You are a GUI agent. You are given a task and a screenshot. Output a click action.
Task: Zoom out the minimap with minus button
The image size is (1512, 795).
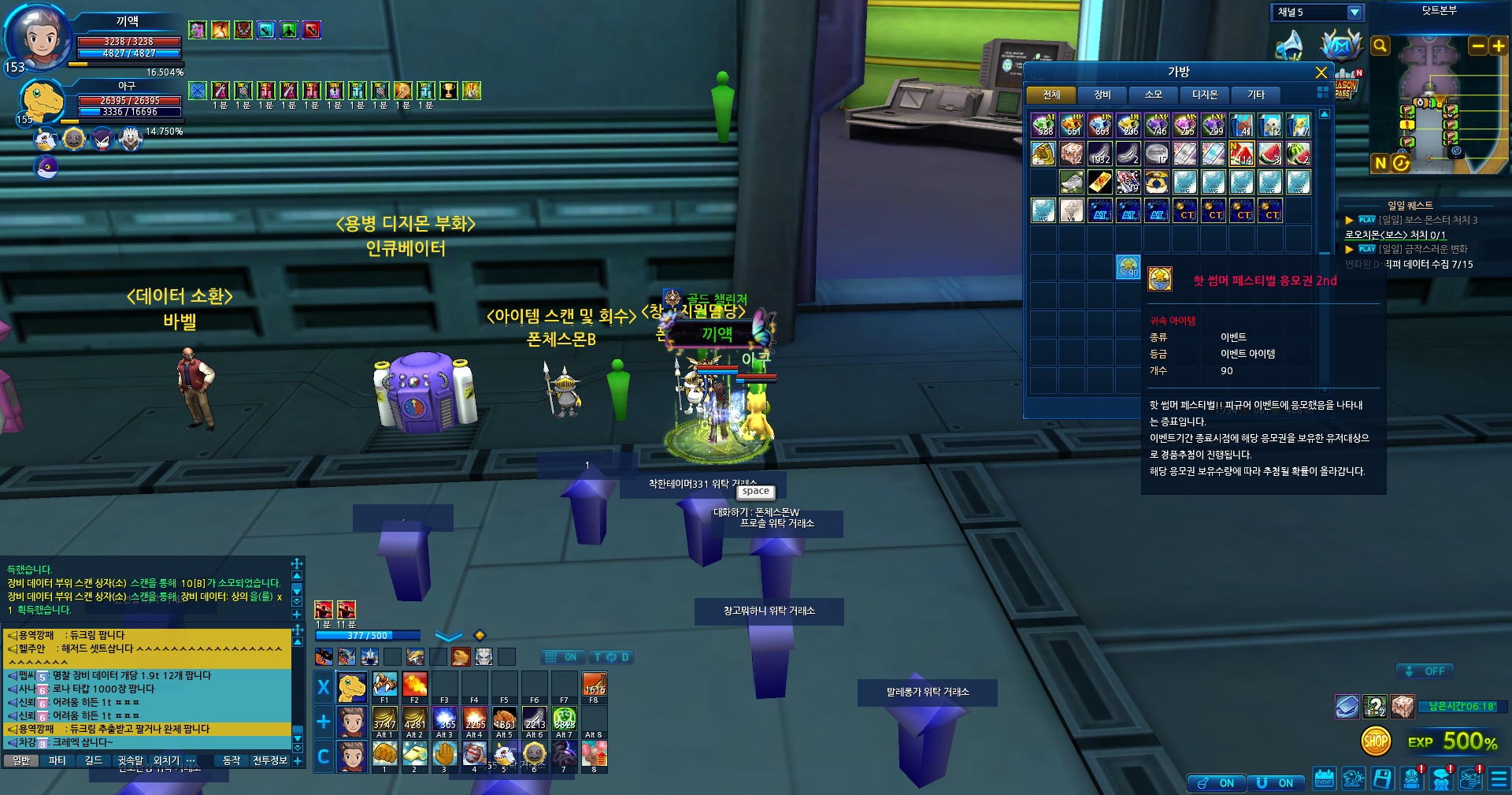(1478, 46)
